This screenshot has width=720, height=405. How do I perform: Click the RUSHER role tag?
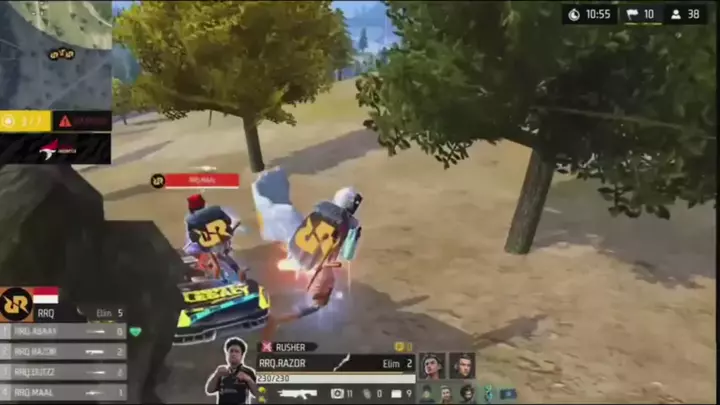[288, 347]
